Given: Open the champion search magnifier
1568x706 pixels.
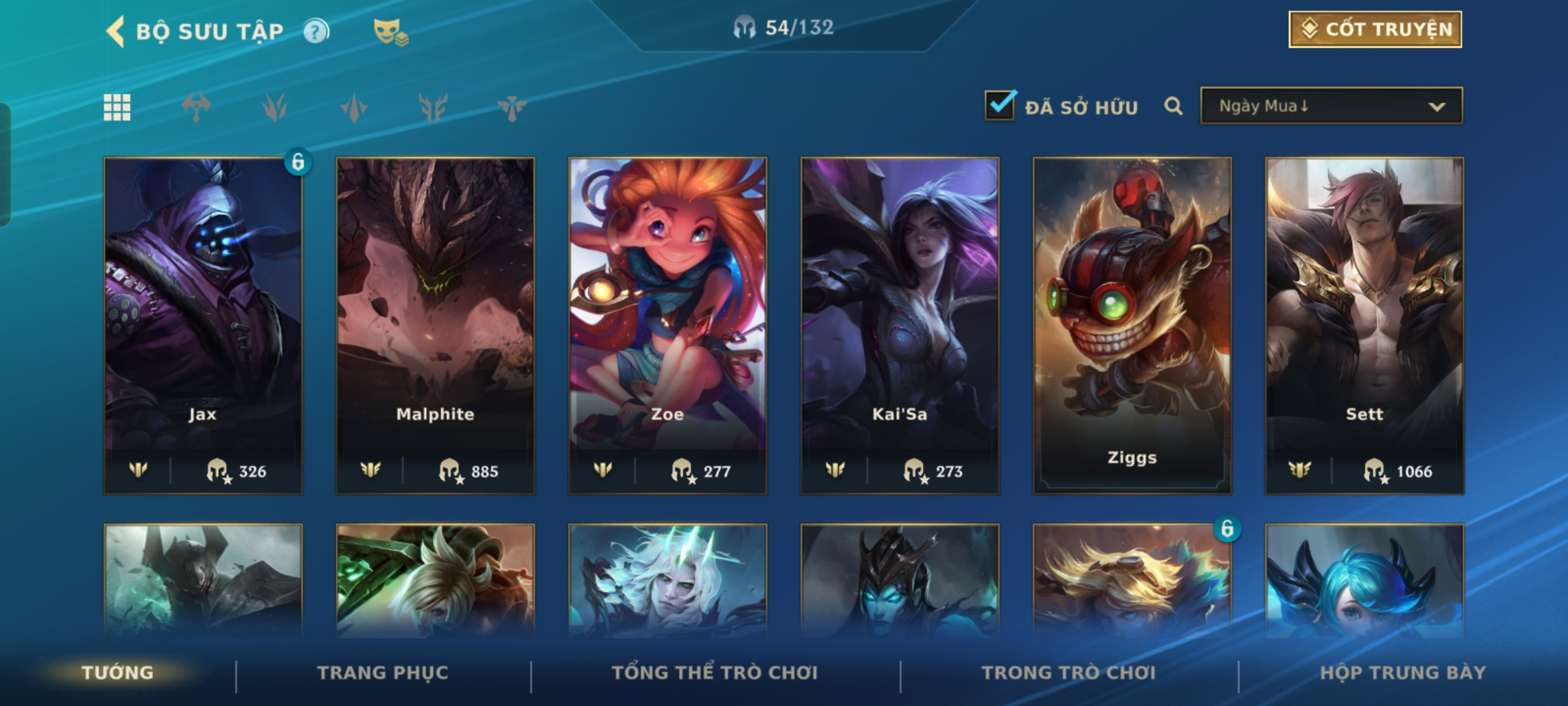Looking at the screenshot, I should click(x=1173, y=106).
